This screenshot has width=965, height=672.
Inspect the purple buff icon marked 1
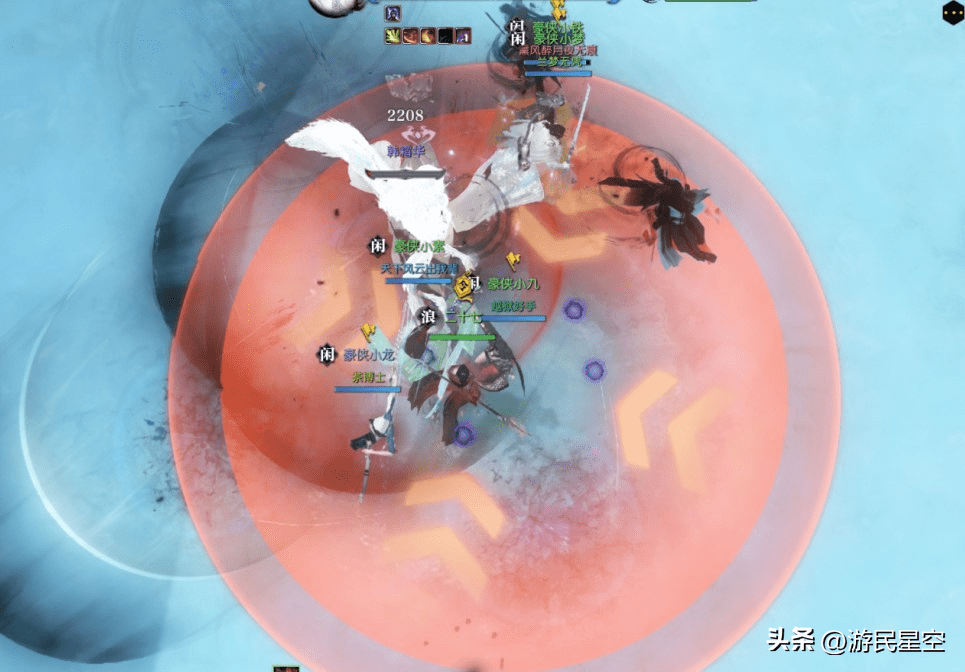pos(462,36)
